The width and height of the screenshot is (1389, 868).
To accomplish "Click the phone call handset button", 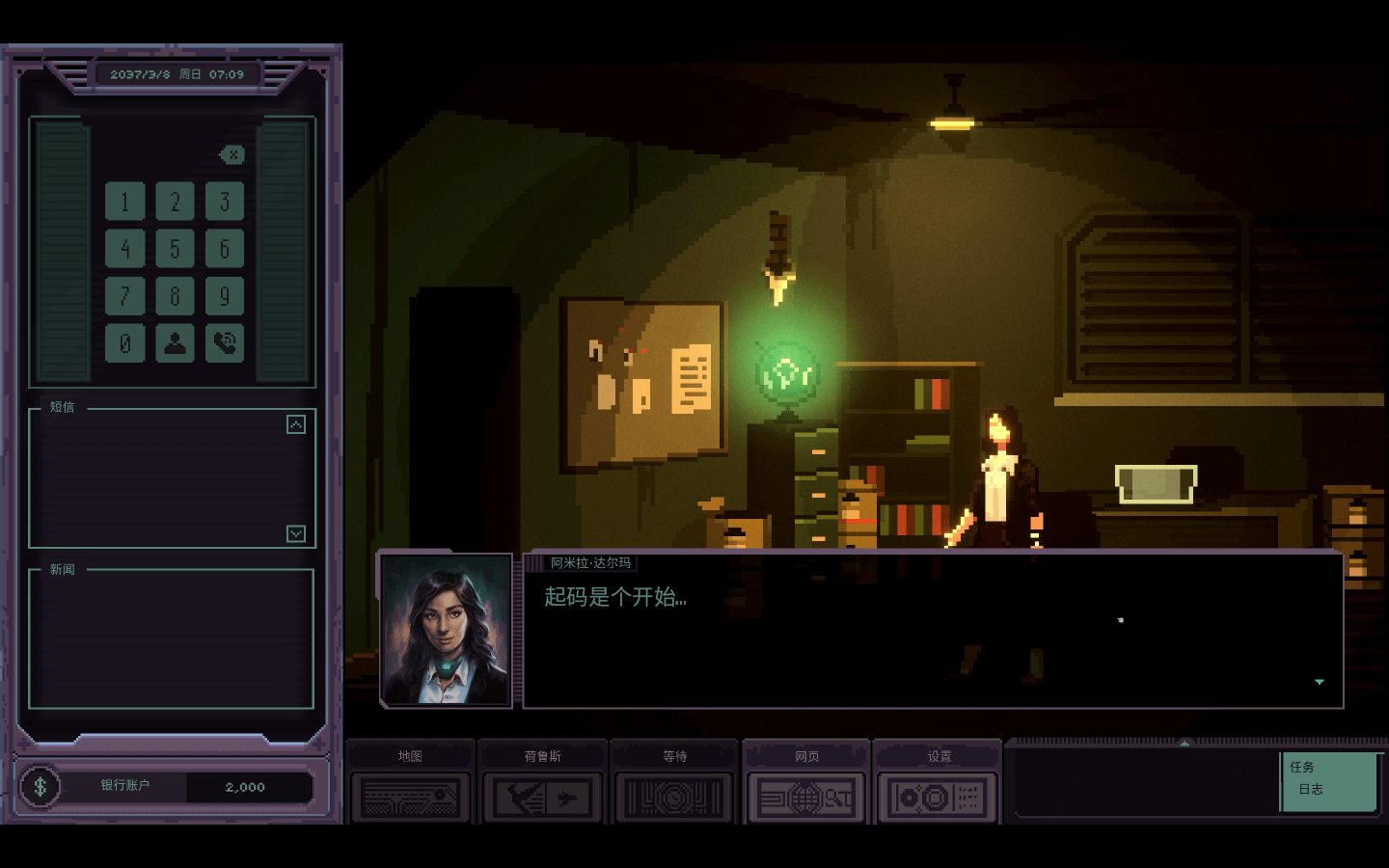I will click(225, 343).
